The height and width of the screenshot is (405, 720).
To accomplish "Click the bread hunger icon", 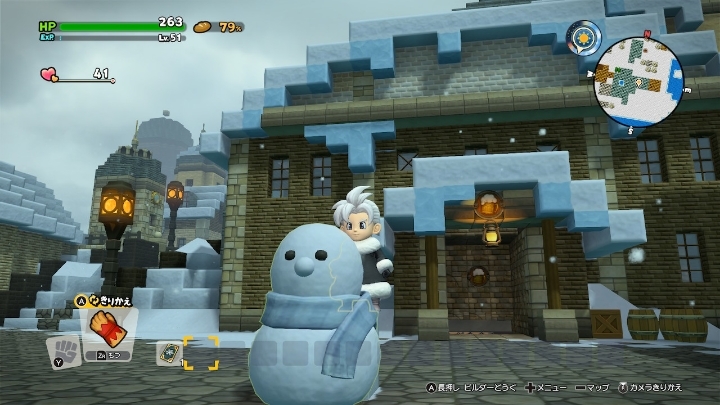I will pyautogui.click(x=205, y=26).
